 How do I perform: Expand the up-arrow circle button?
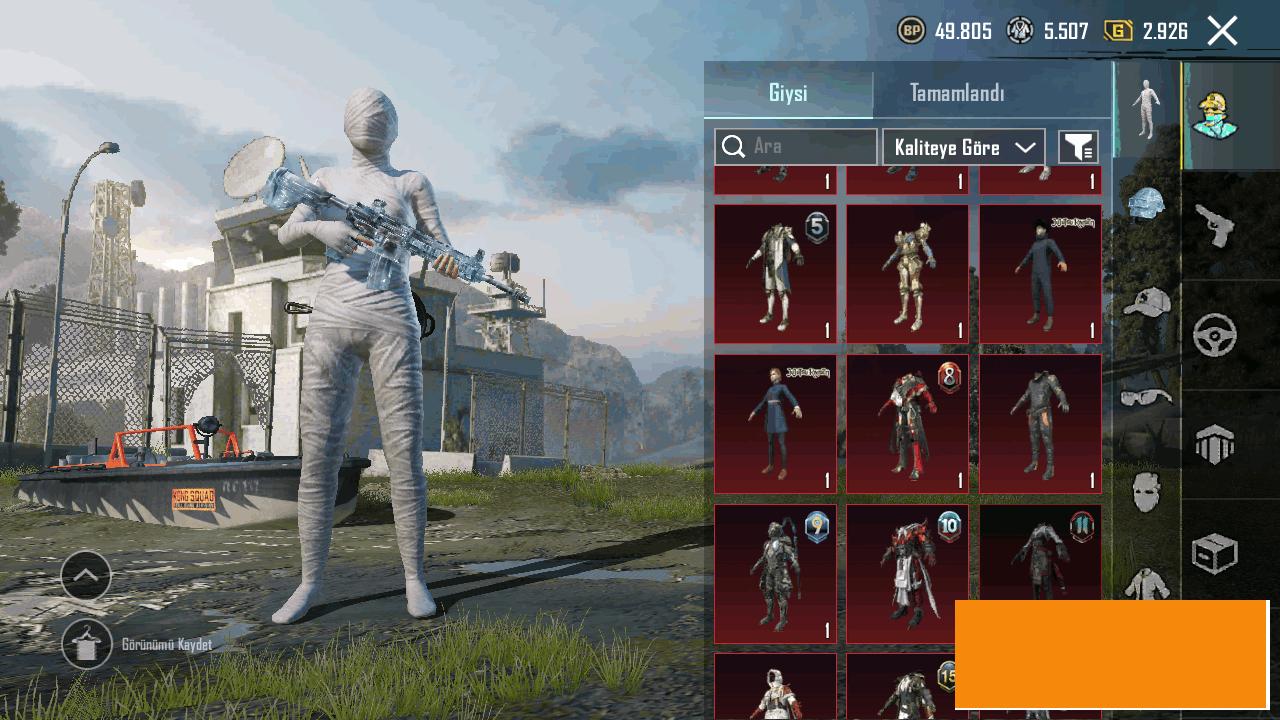(86, 575)
